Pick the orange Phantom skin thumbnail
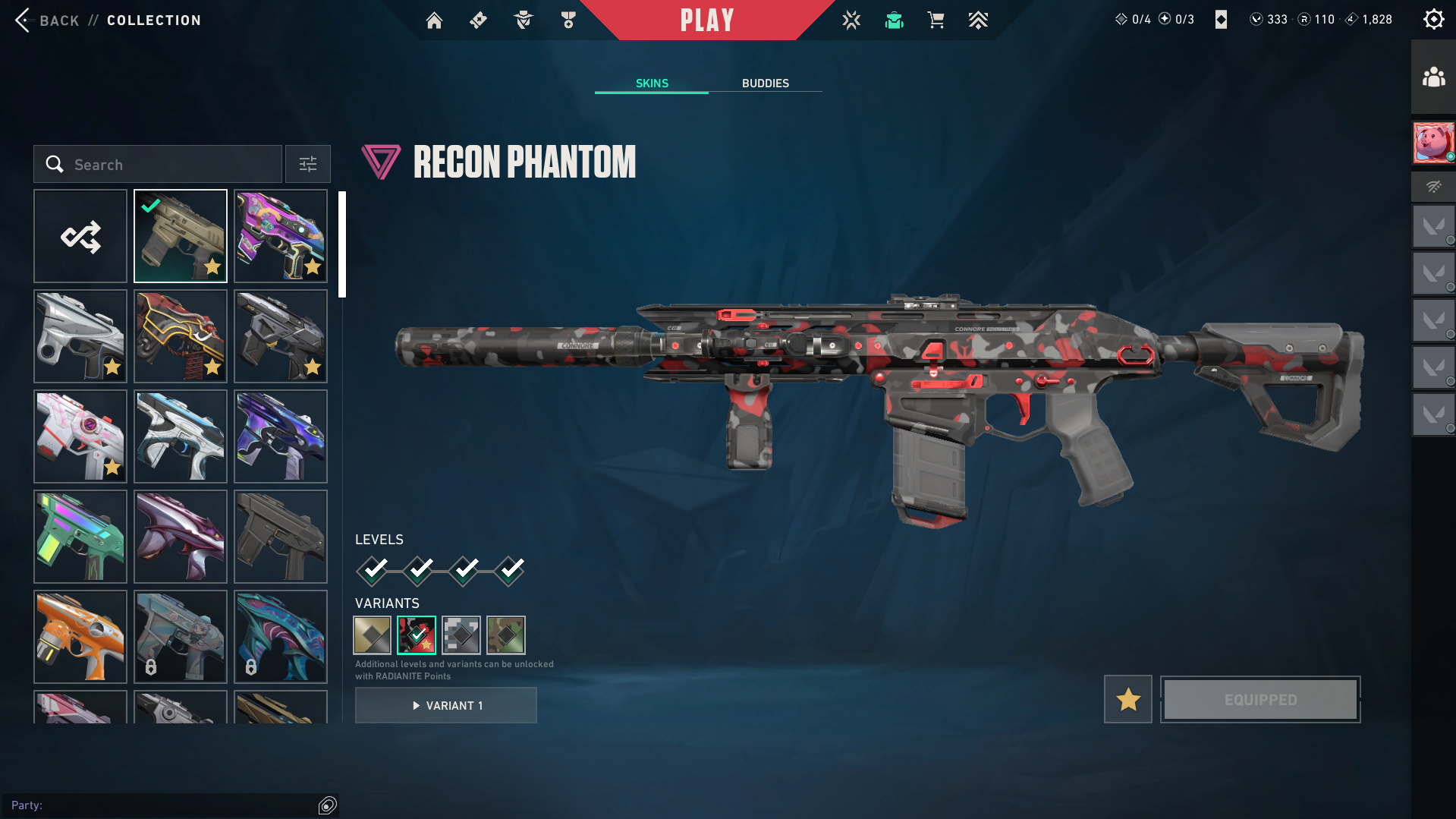Image resolution: width=1456 pixels, height=819 pixels. pyautogui.click(x=80, y=637)
